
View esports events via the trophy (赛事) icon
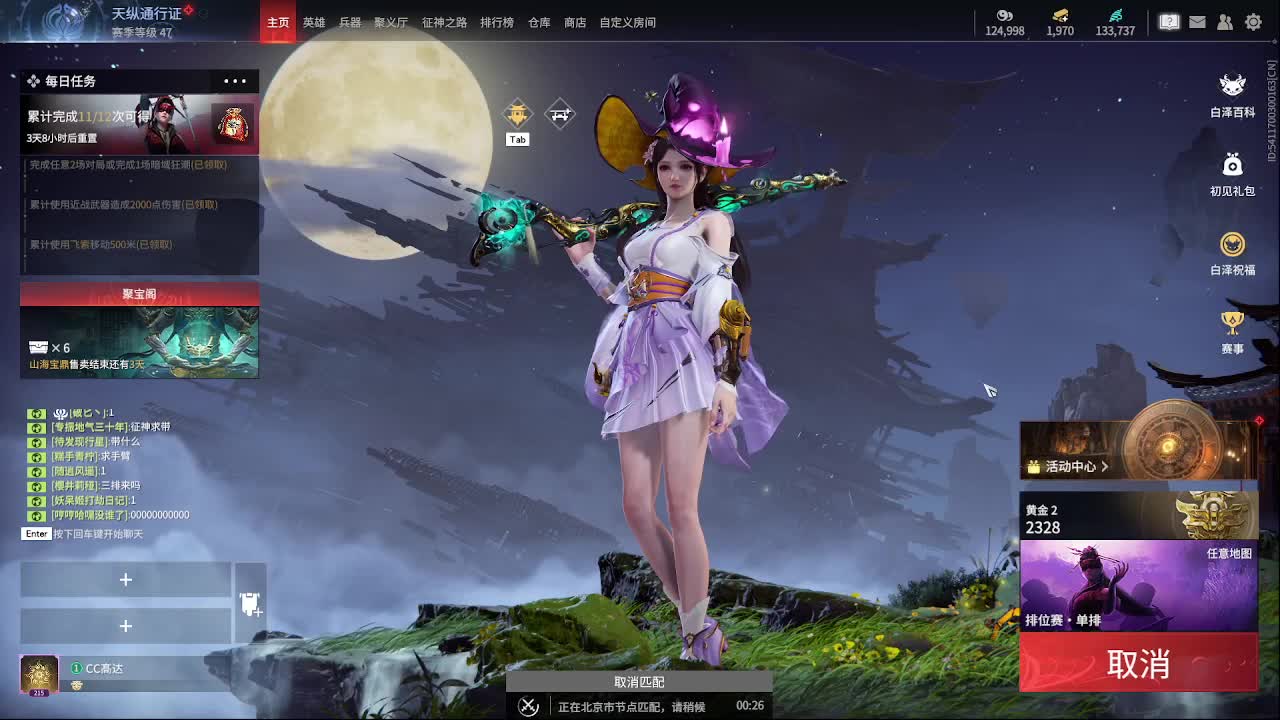click(1232, 330)
